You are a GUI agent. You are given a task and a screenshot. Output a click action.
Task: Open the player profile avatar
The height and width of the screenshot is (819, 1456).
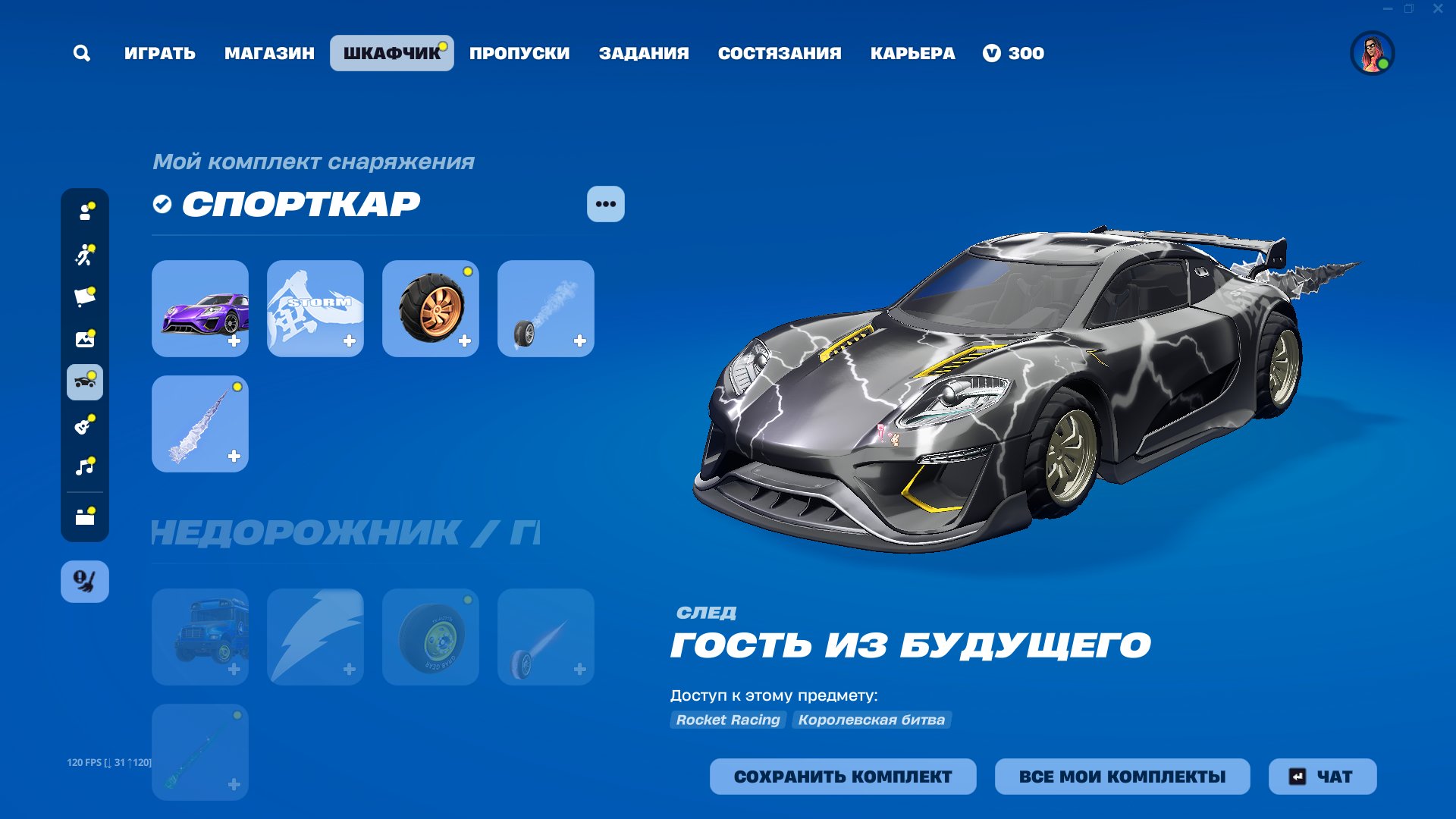tap(1372, 53)
